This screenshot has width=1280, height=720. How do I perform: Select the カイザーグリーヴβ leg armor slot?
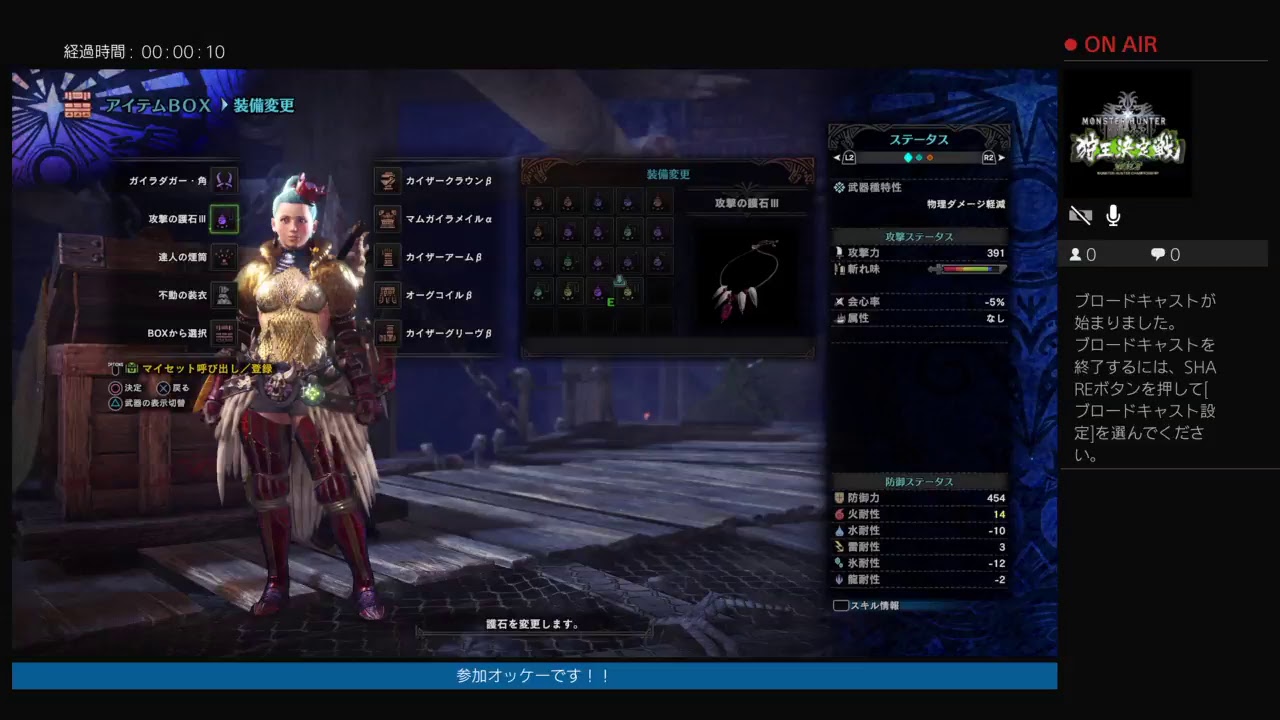coord(388,333)
